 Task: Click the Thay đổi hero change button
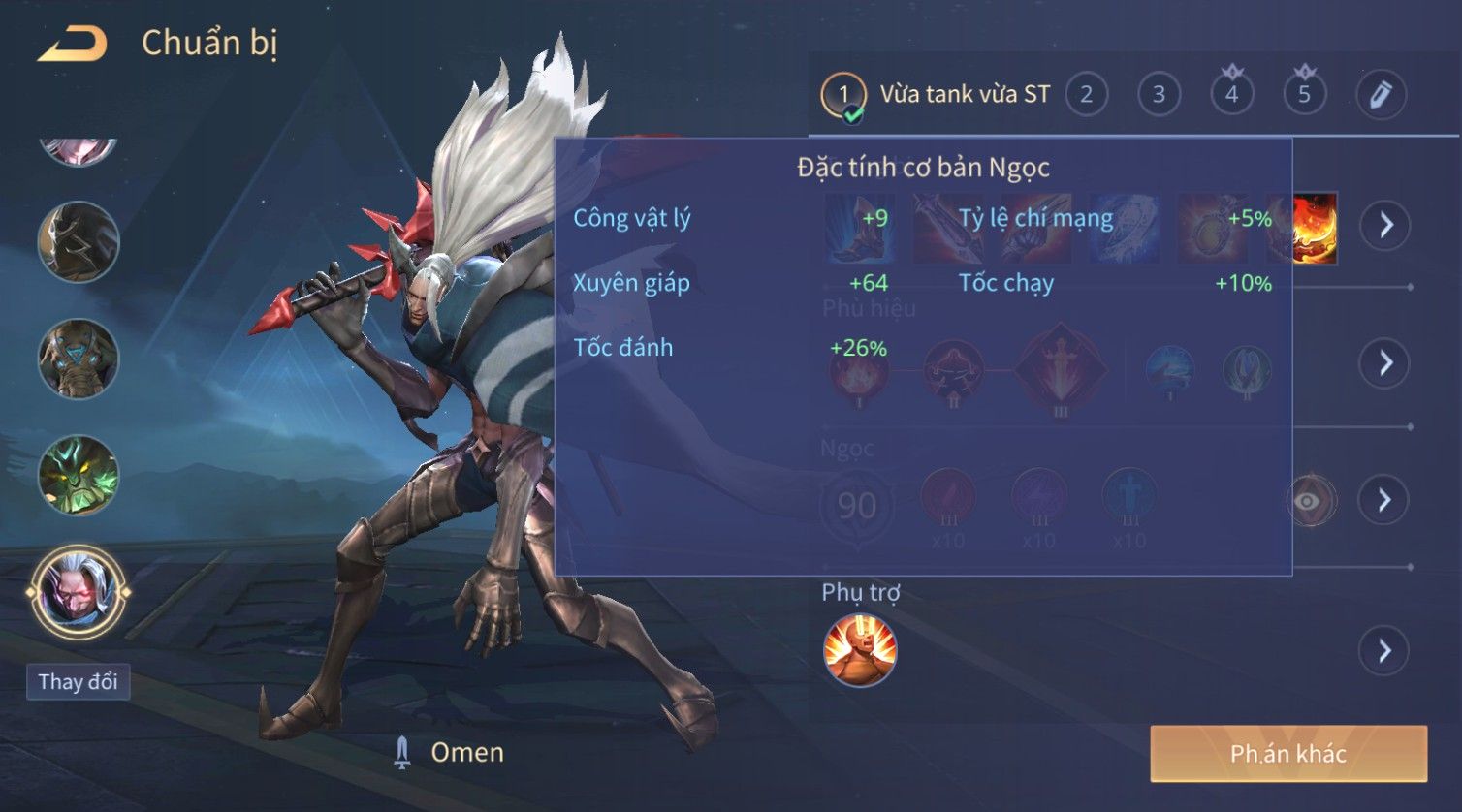click(78, 681)
